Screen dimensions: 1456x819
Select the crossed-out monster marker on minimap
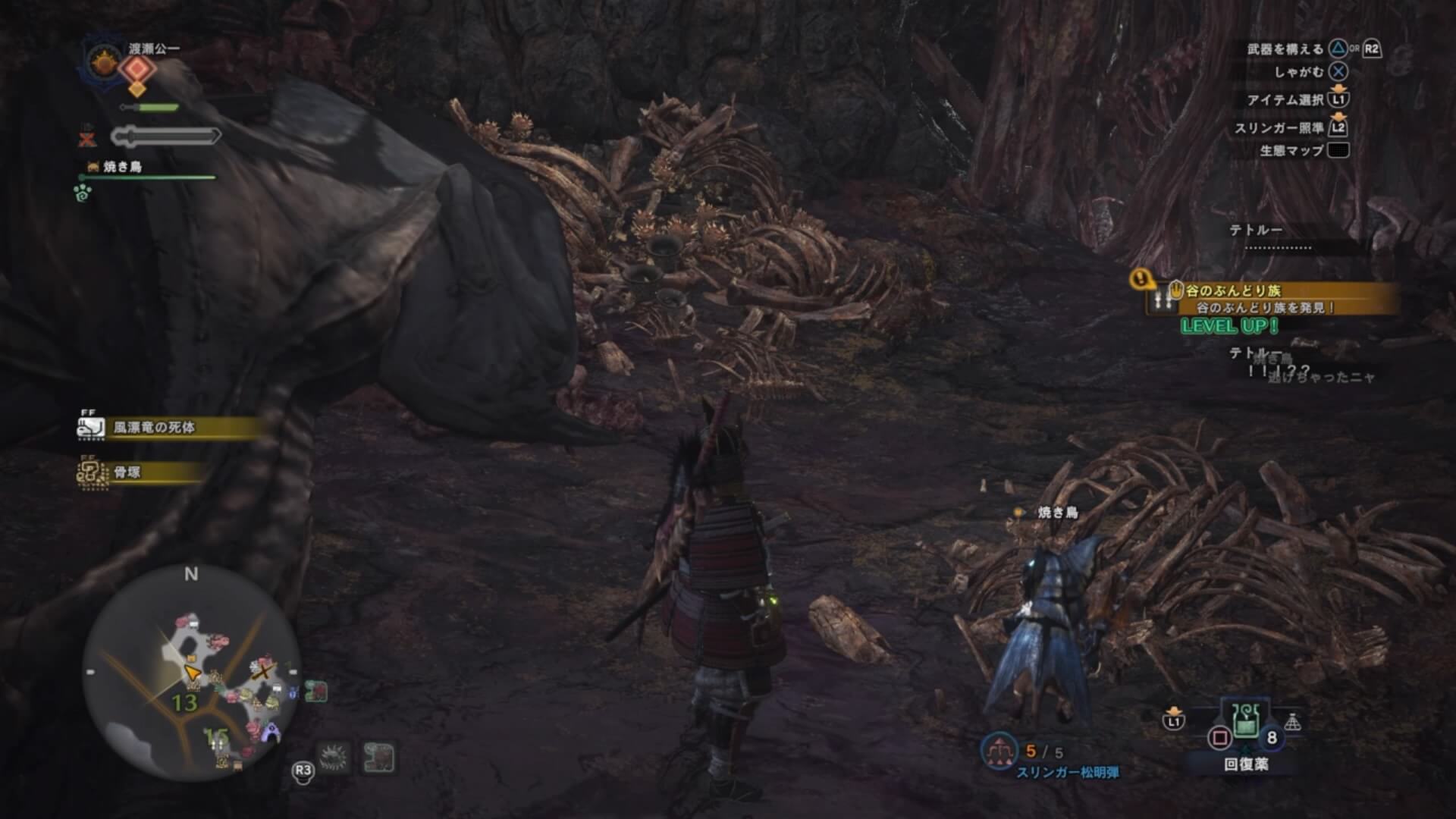(264, 670)
